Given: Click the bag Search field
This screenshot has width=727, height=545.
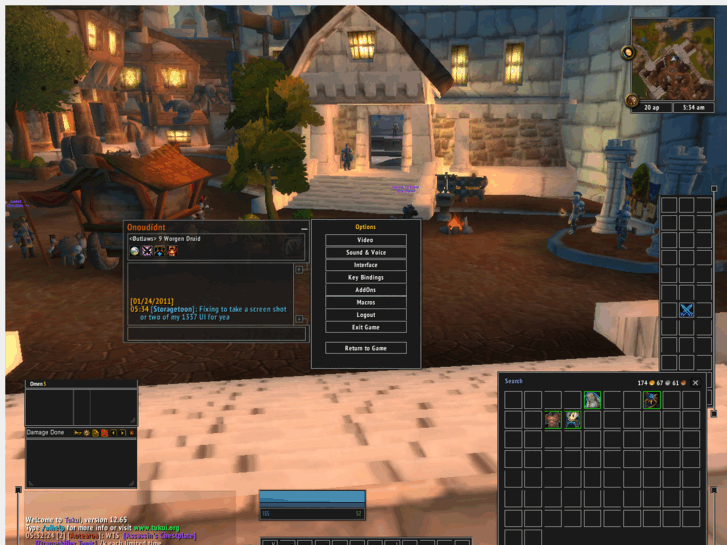Looking at the screenshot, I should click(x=560, y=382).
